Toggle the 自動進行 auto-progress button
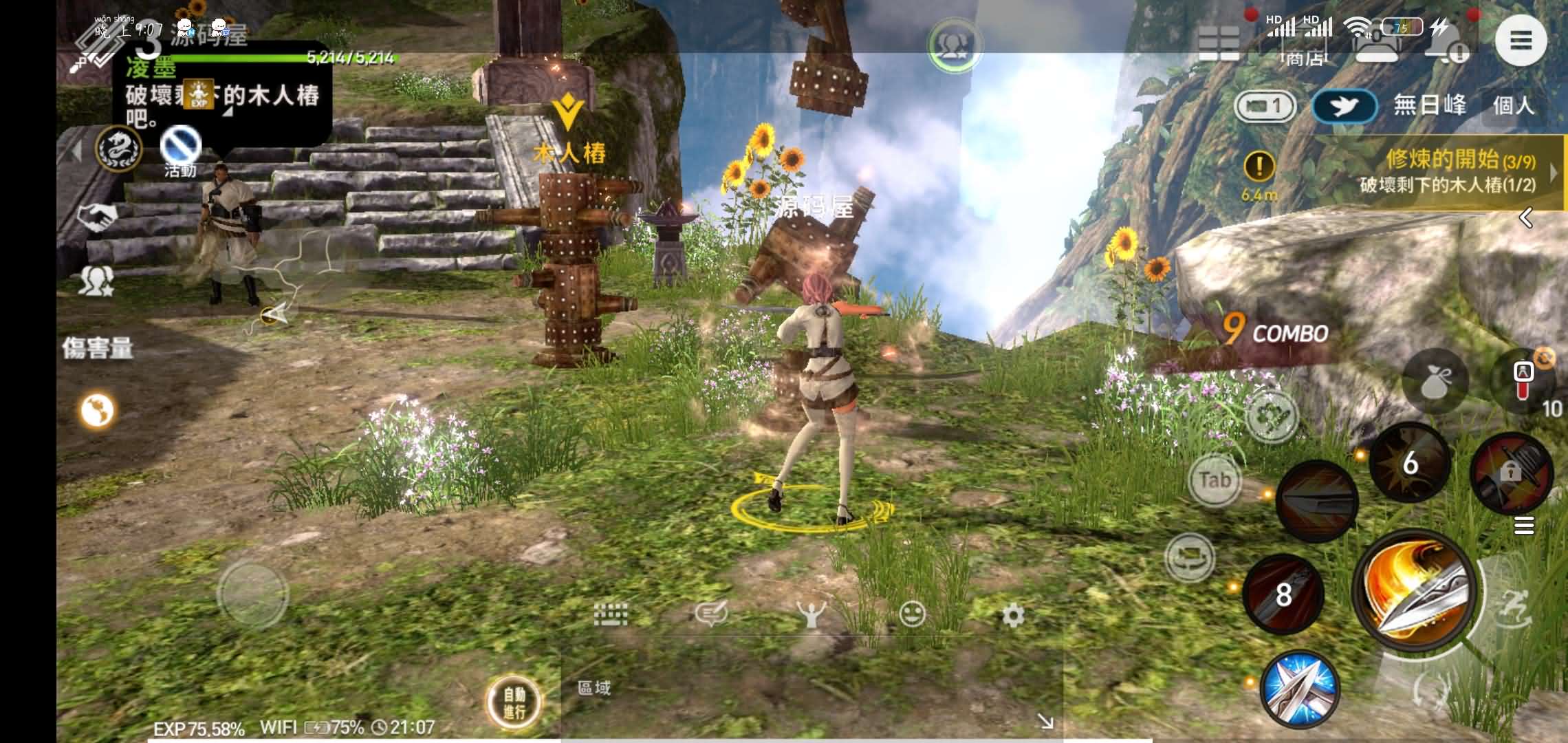 (x=514, y=702)
